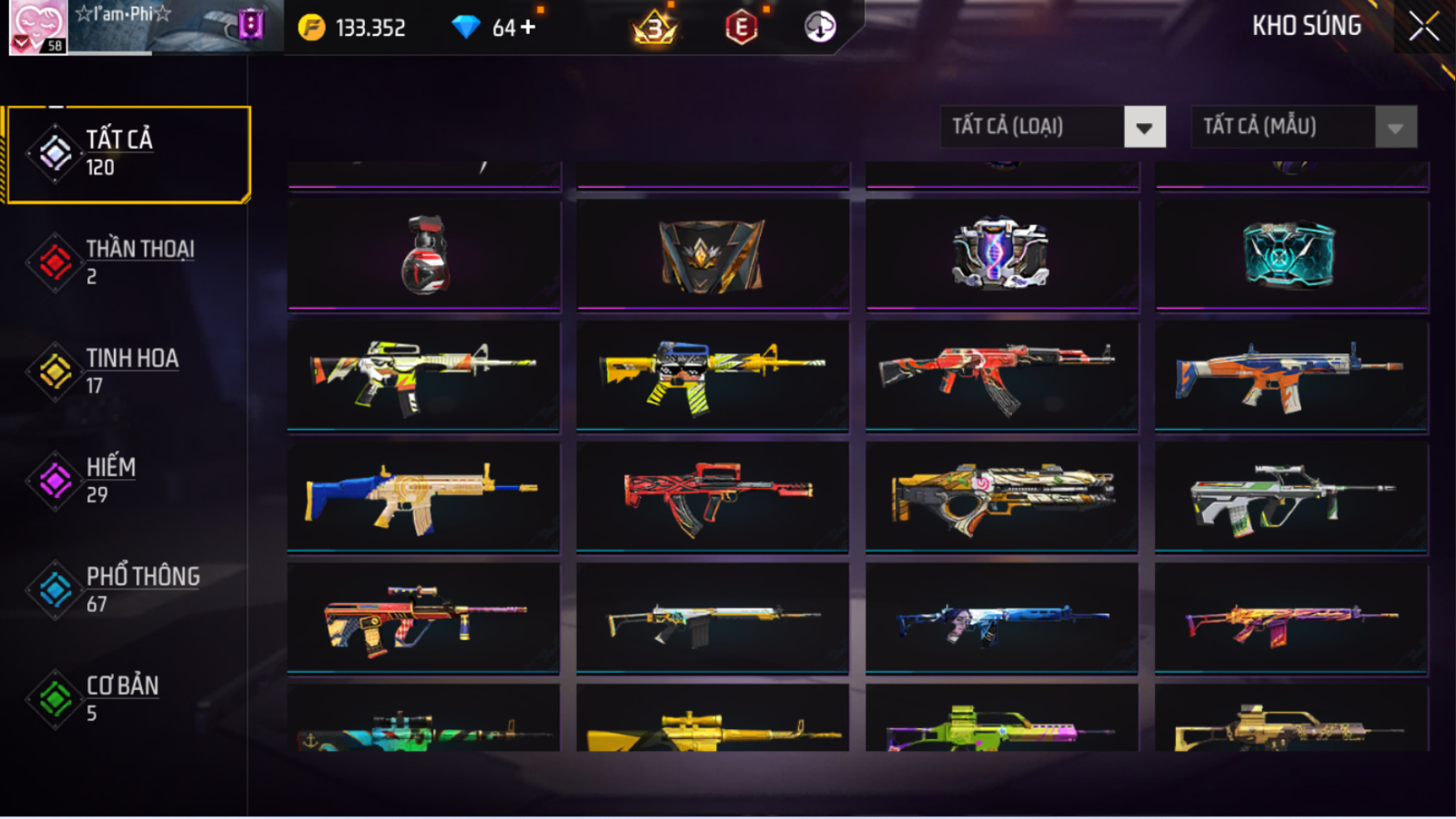Choose the golden emblem loot box skin
Screen dimensions: 1456x819
pyautogui.click(x=713, y=254)
